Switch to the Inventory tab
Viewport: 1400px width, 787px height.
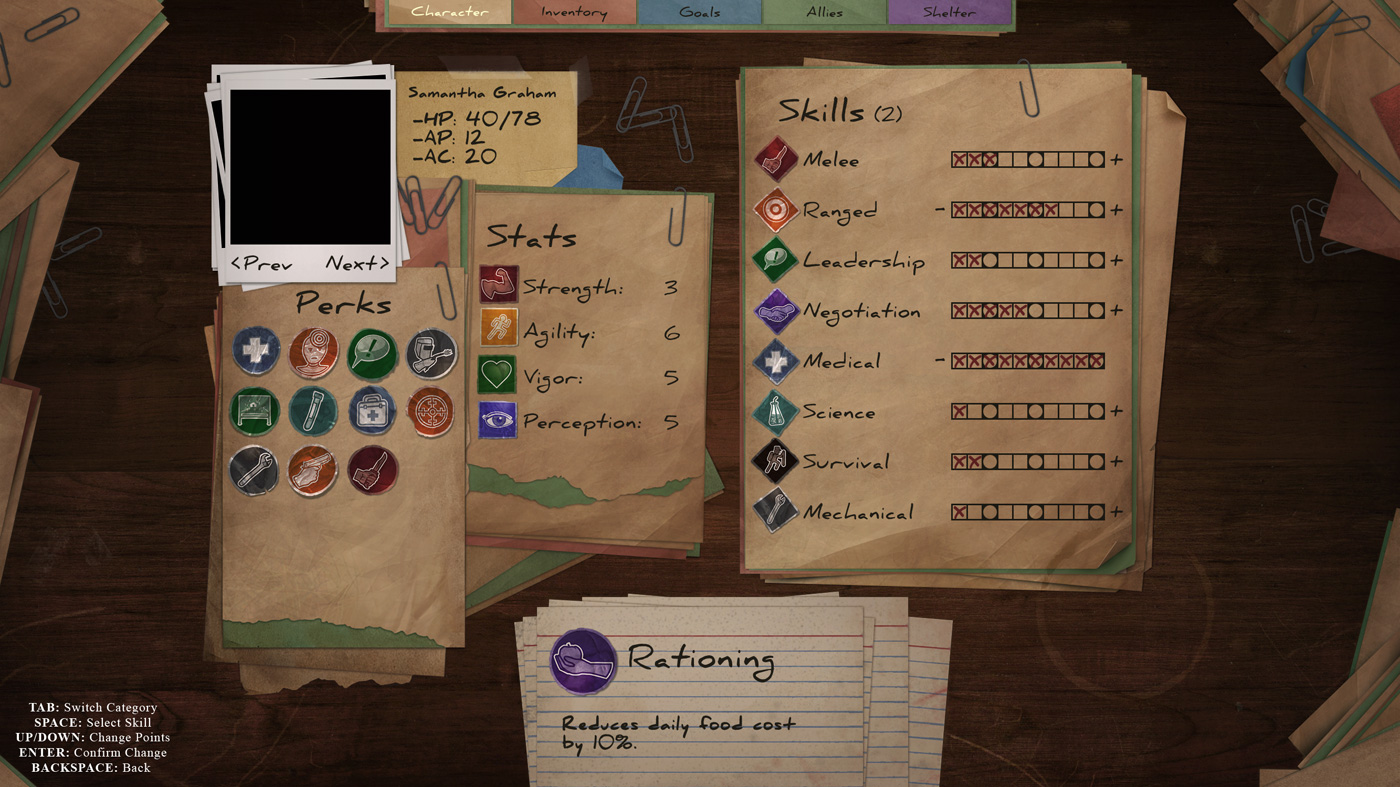pos(574,12)
